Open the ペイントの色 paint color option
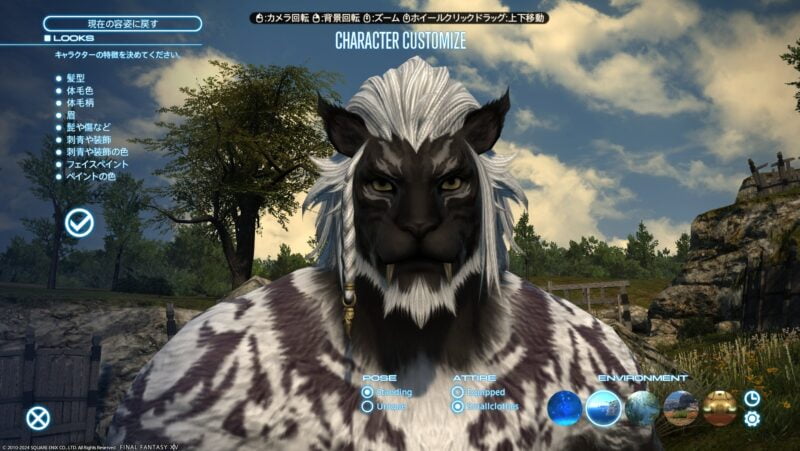The height and width of the screenshot is (451, 800). coord(90,177)
